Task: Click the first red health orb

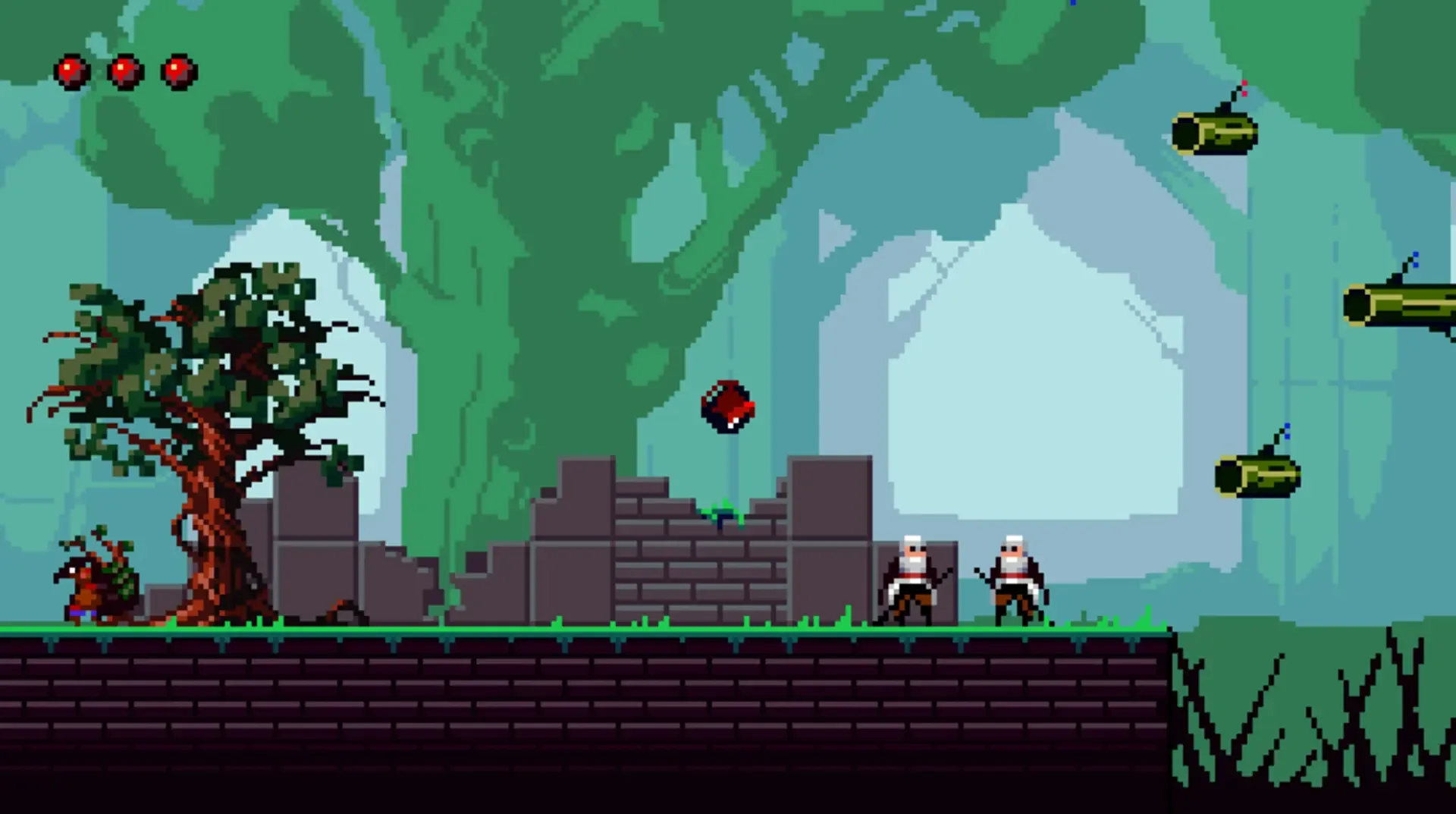Action: 71,71
